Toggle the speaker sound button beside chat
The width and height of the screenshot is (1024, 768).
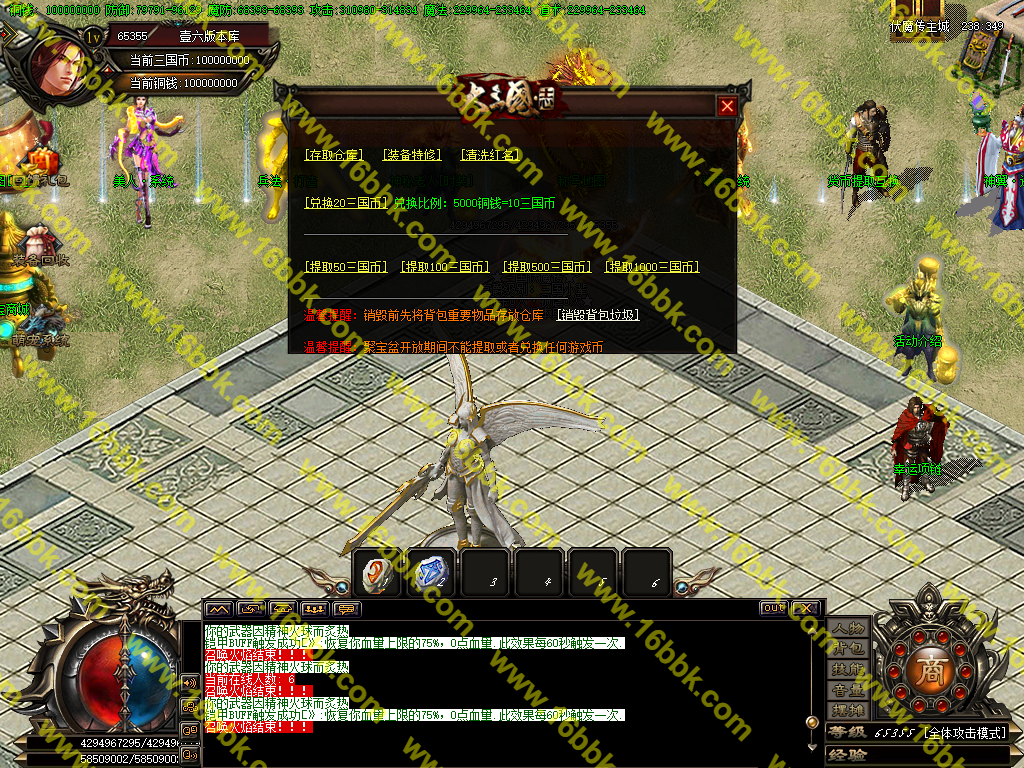(189, 682)
